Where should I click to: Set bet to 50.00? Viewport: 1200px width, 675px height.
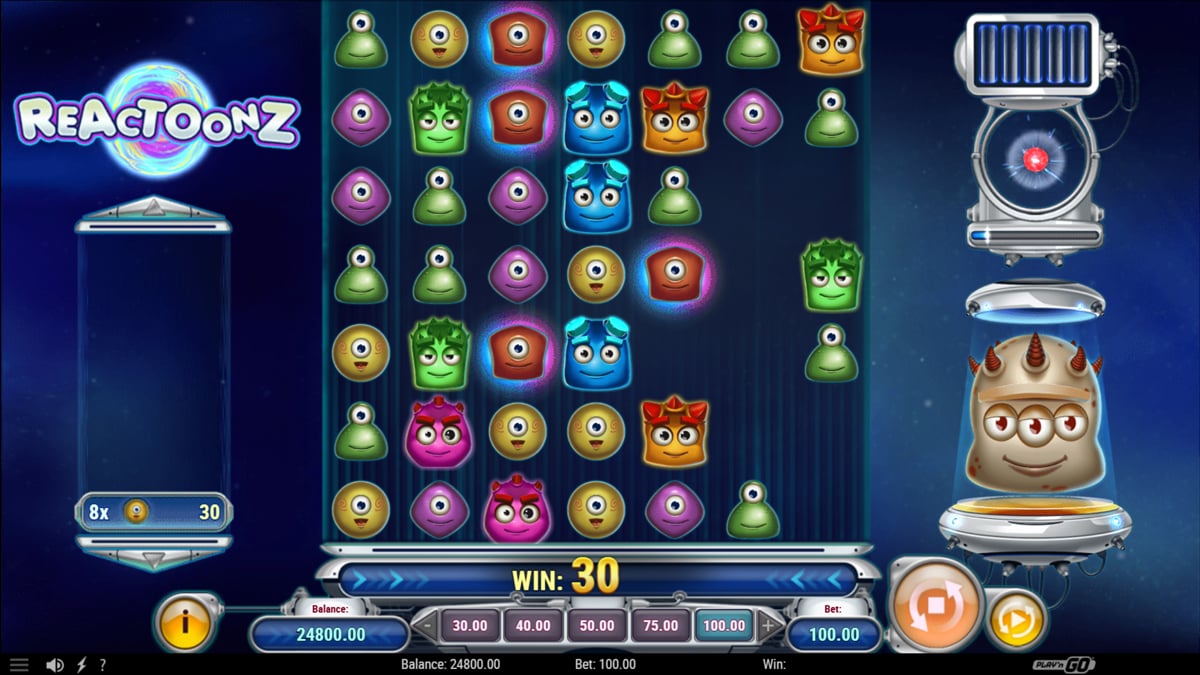point(597,626)
